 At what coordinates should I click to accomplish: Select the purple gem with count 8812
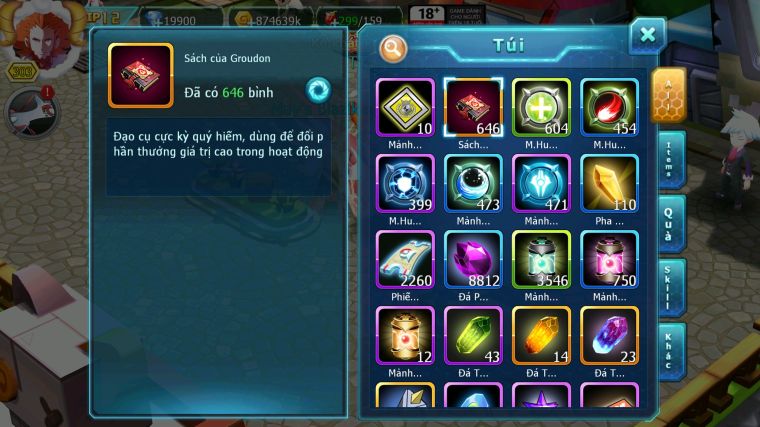click(x=473, y=259)
